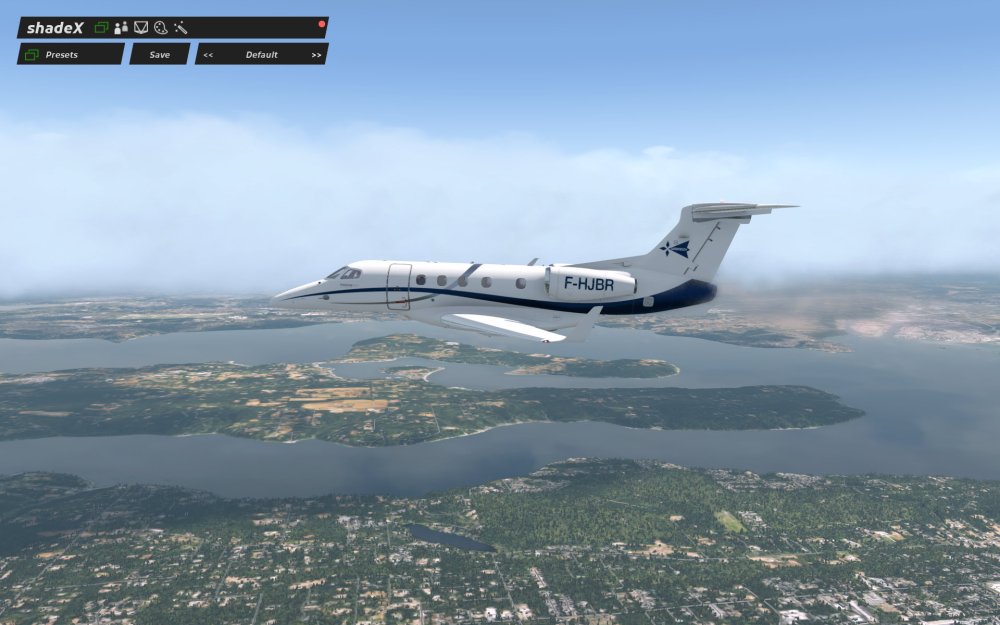Switch to the previous preset with <<
The width and height of the screenshot is (1000, 625).
tap(208, 54)
